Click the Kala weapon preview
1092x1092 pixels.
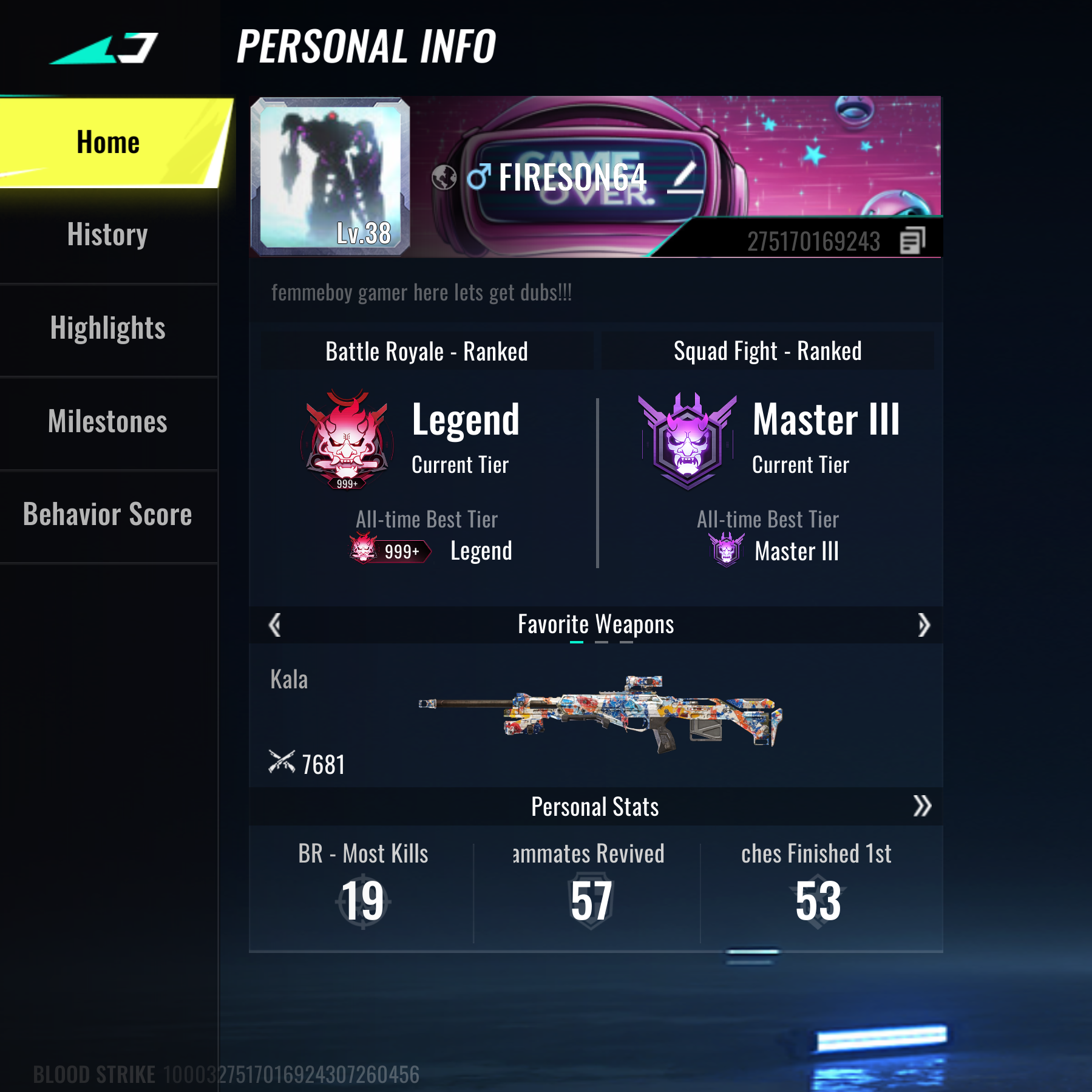coord(601,713)
